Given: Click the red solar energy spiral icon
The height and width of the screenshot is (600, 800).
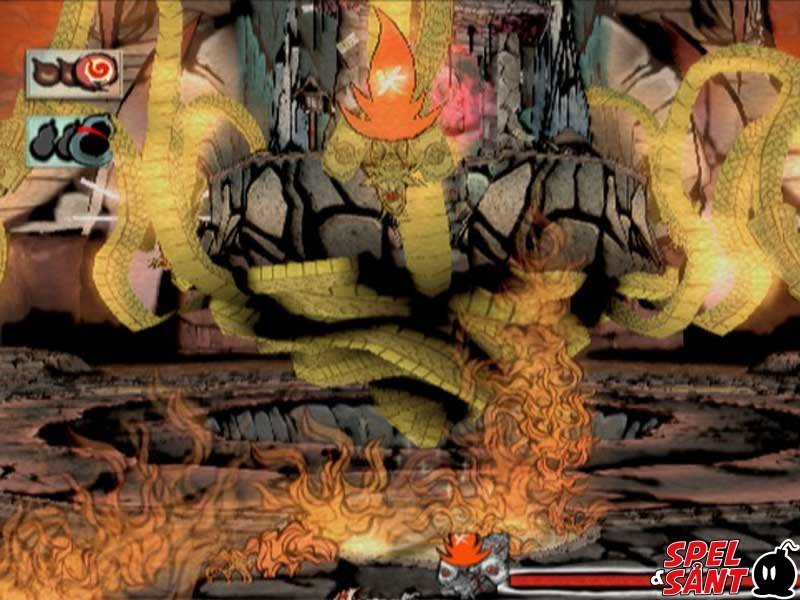Looking at the screenshot, I should coord(97,71).
